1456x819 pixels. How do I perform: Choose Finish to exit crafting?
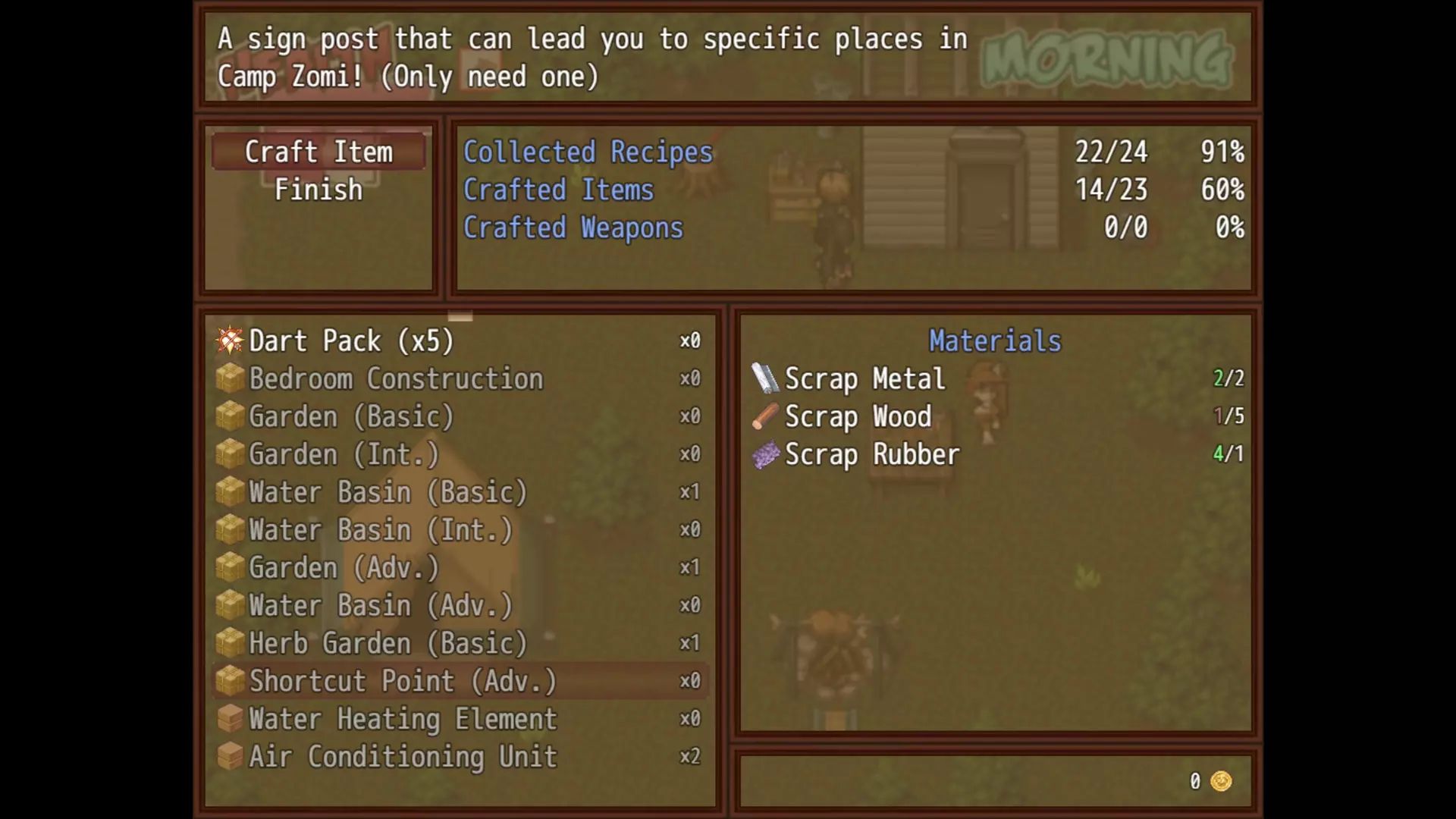(x=318, y=190)
